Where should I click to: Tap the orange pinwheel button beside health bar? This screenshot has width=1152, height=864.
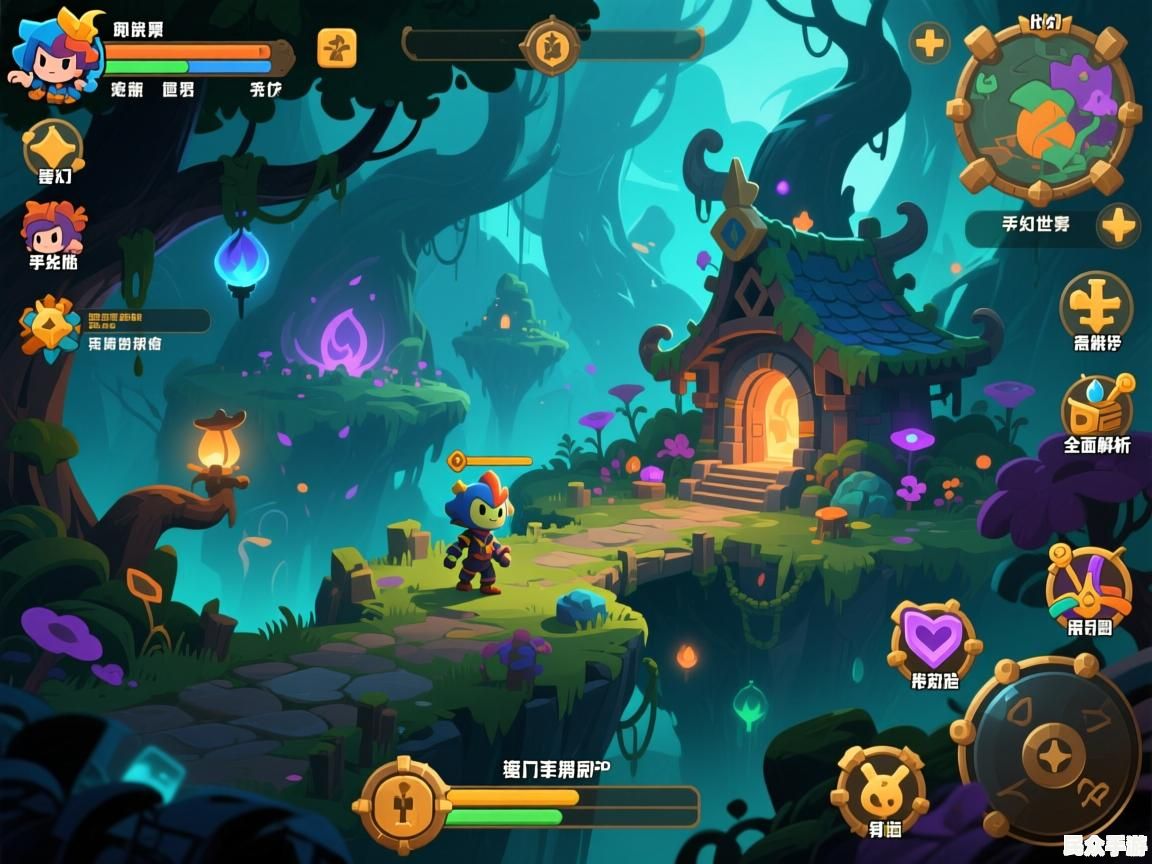[x=337, y=48]
